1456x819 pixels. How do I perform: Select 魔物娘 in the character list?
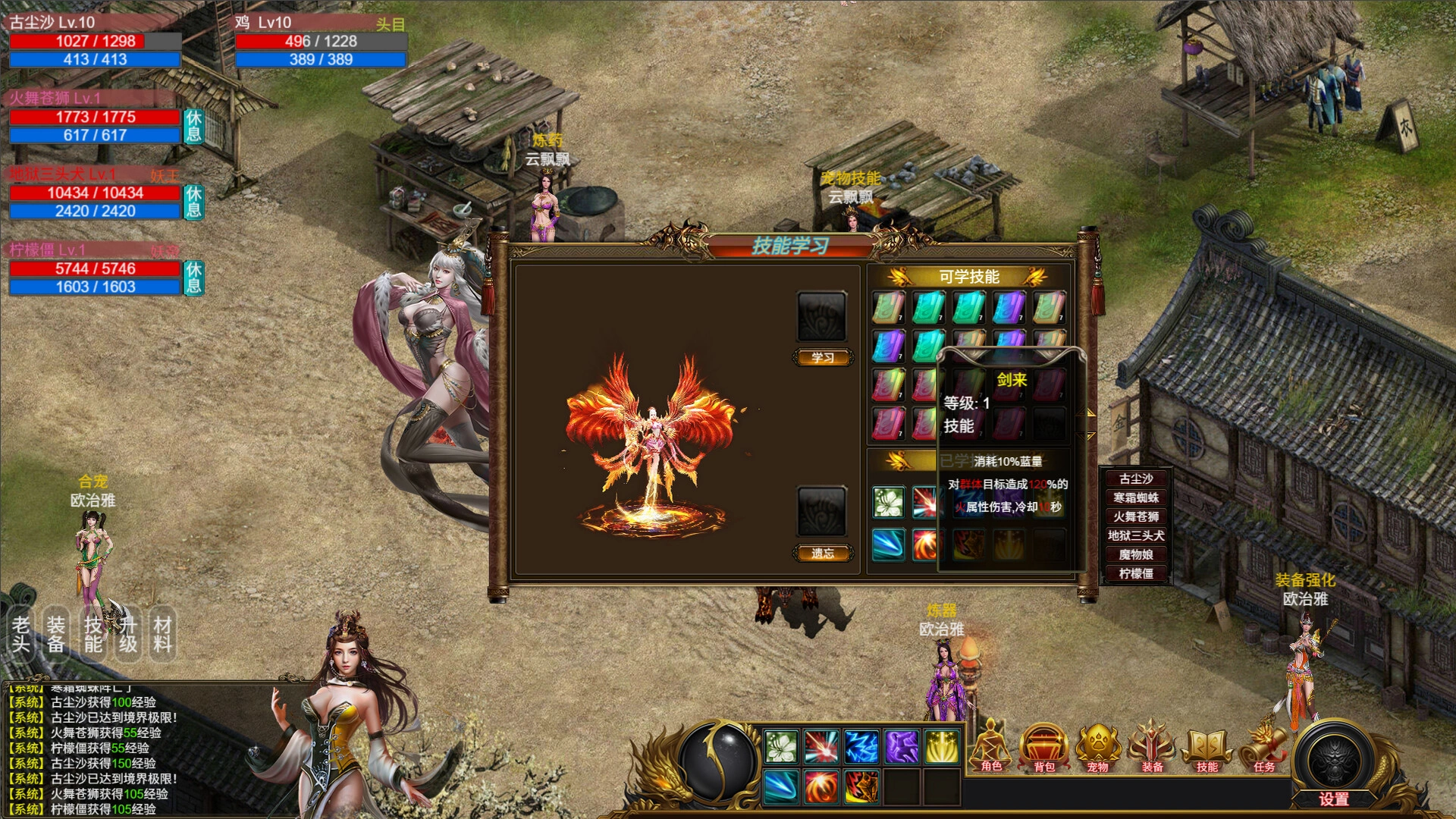pos(1135,554)
